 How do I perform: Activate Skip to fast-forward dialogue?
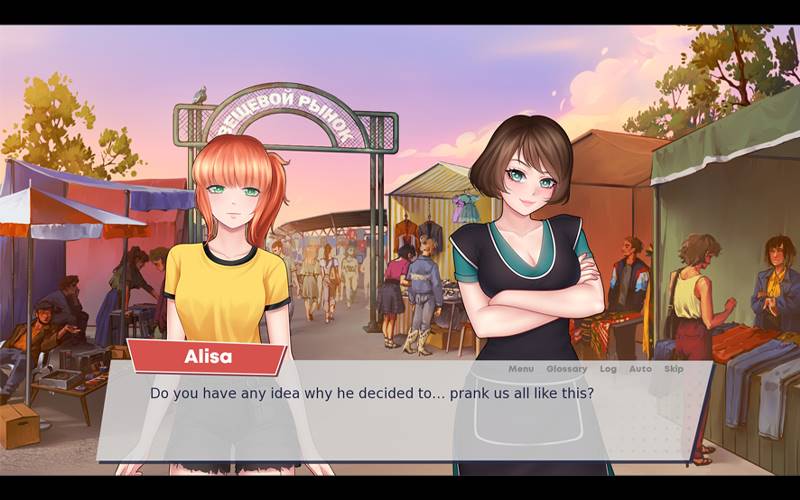674,369
